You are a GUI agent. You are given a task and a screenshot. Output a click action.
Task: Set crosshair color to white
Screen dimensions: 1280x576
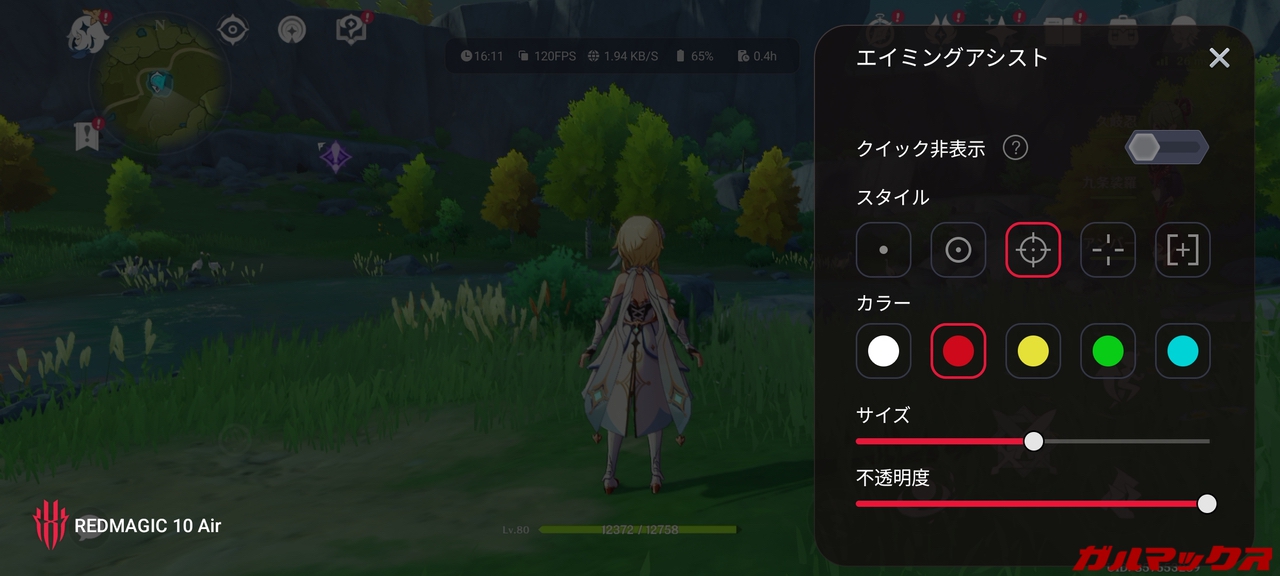[884, 351]
